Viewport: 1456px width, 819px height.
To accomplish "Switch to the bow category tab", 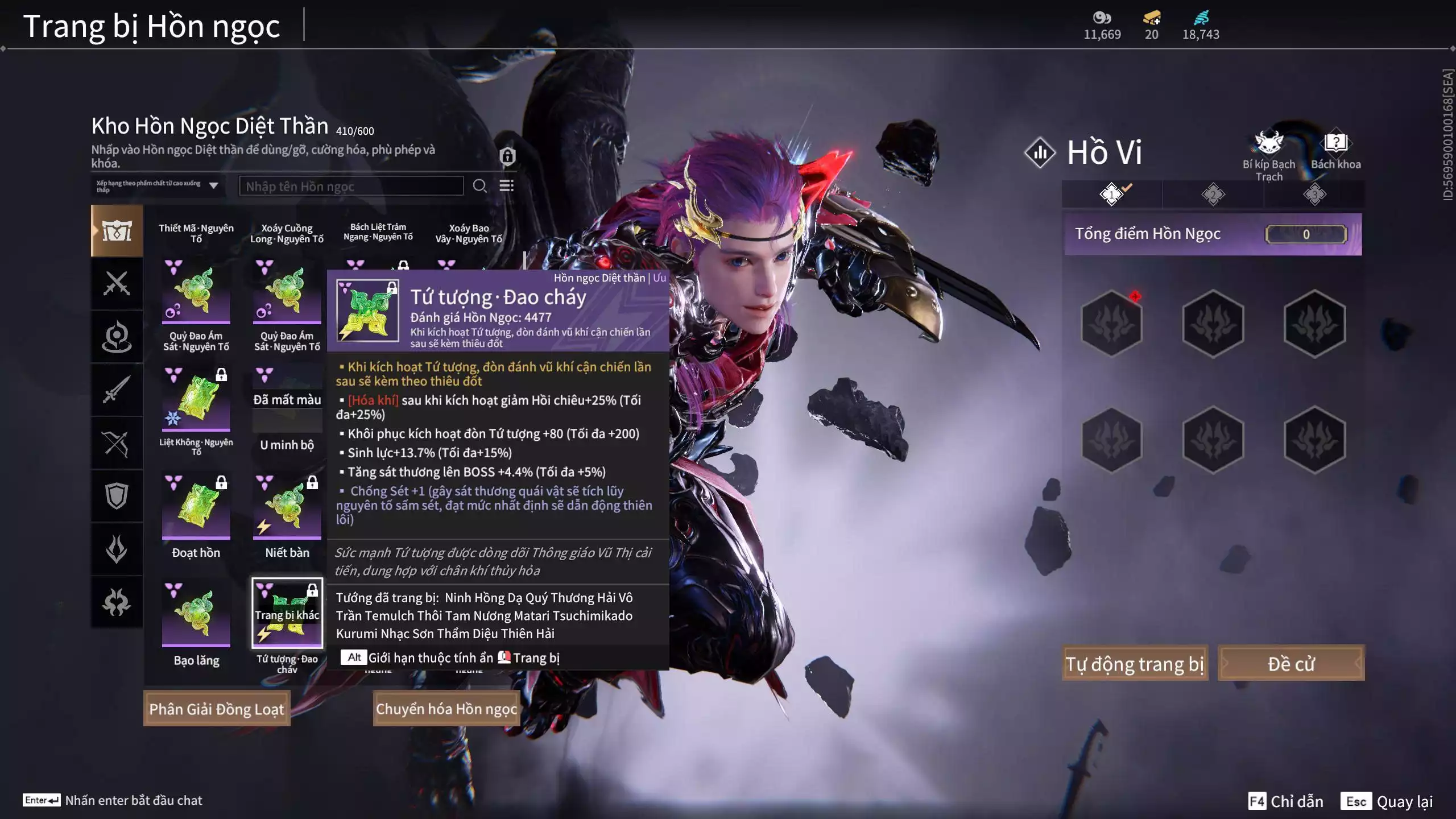I will click(117, 443).
